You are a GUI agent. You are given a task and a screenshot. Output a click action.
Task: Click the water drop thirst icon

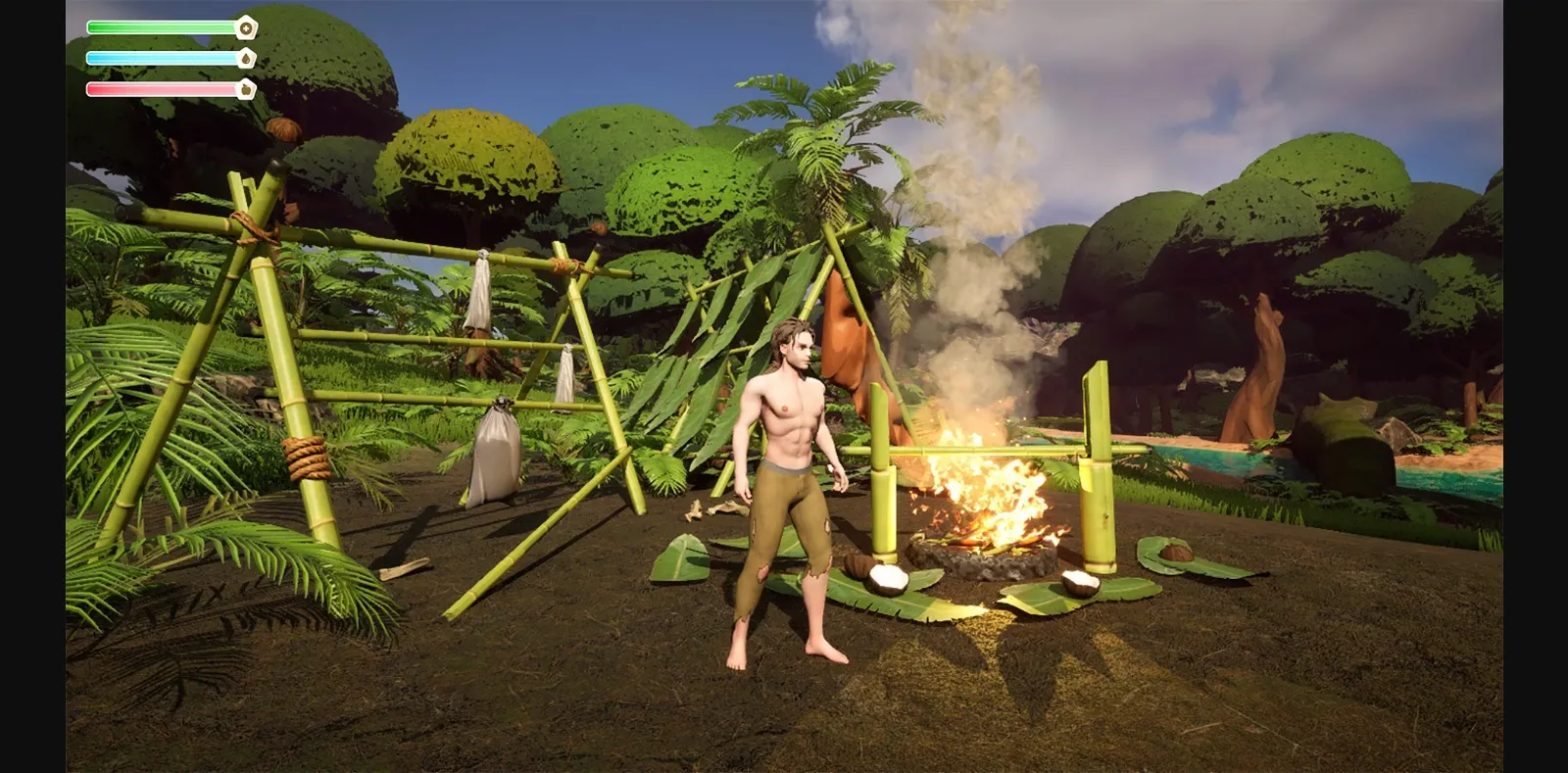pyautogui.click(x=245, y=58)
